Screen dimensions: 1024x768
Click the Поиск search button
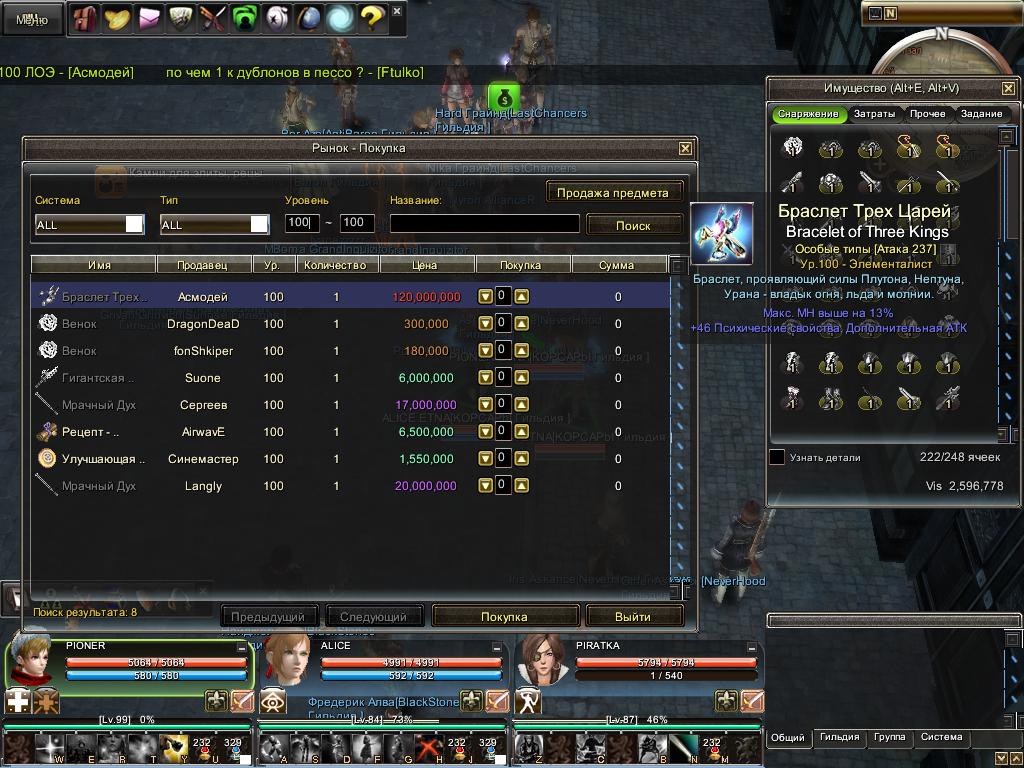point(633,225)
